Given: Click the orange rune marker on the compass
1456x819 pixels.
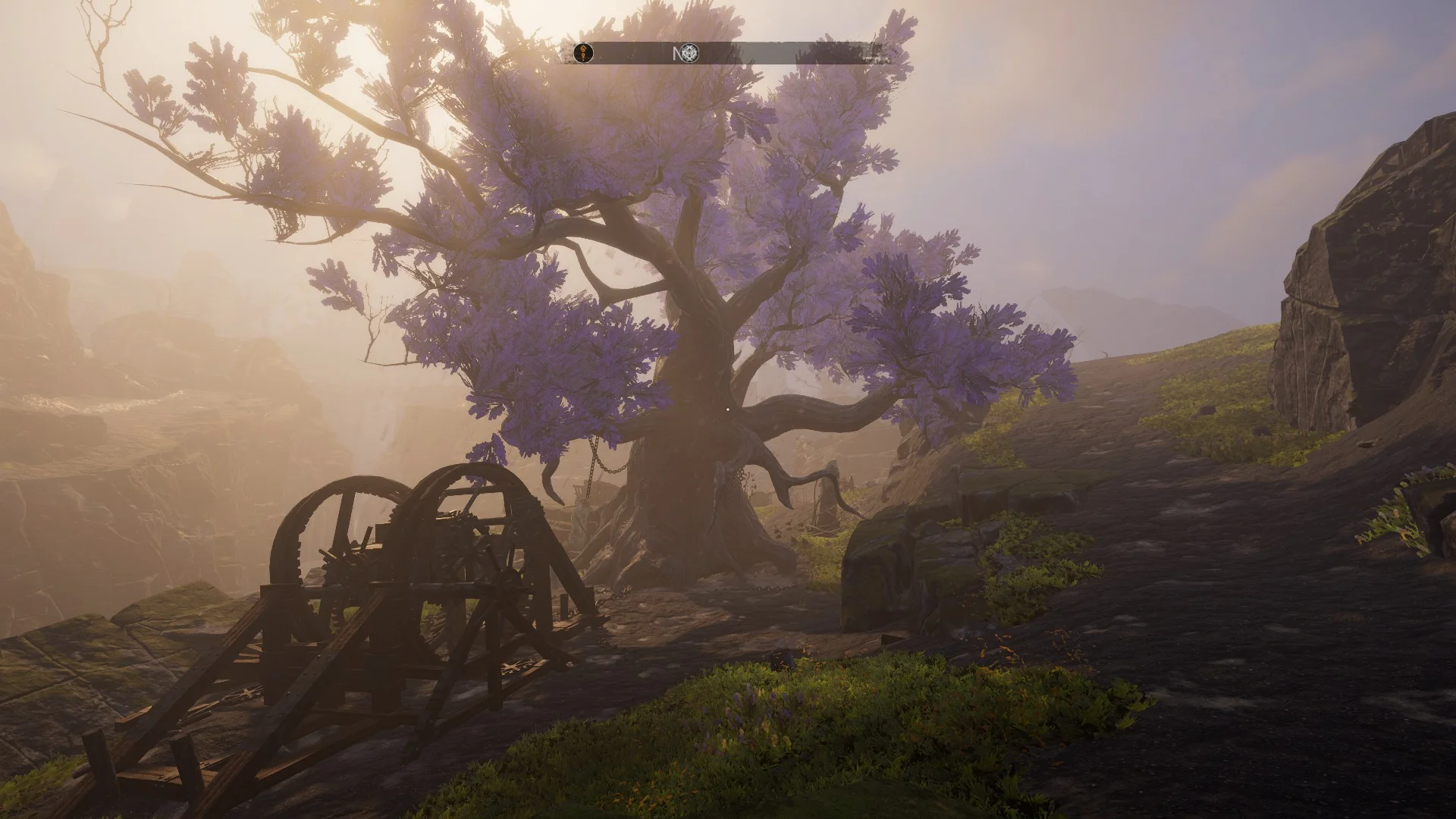Looking at the screenshot, I should (583, 53).
